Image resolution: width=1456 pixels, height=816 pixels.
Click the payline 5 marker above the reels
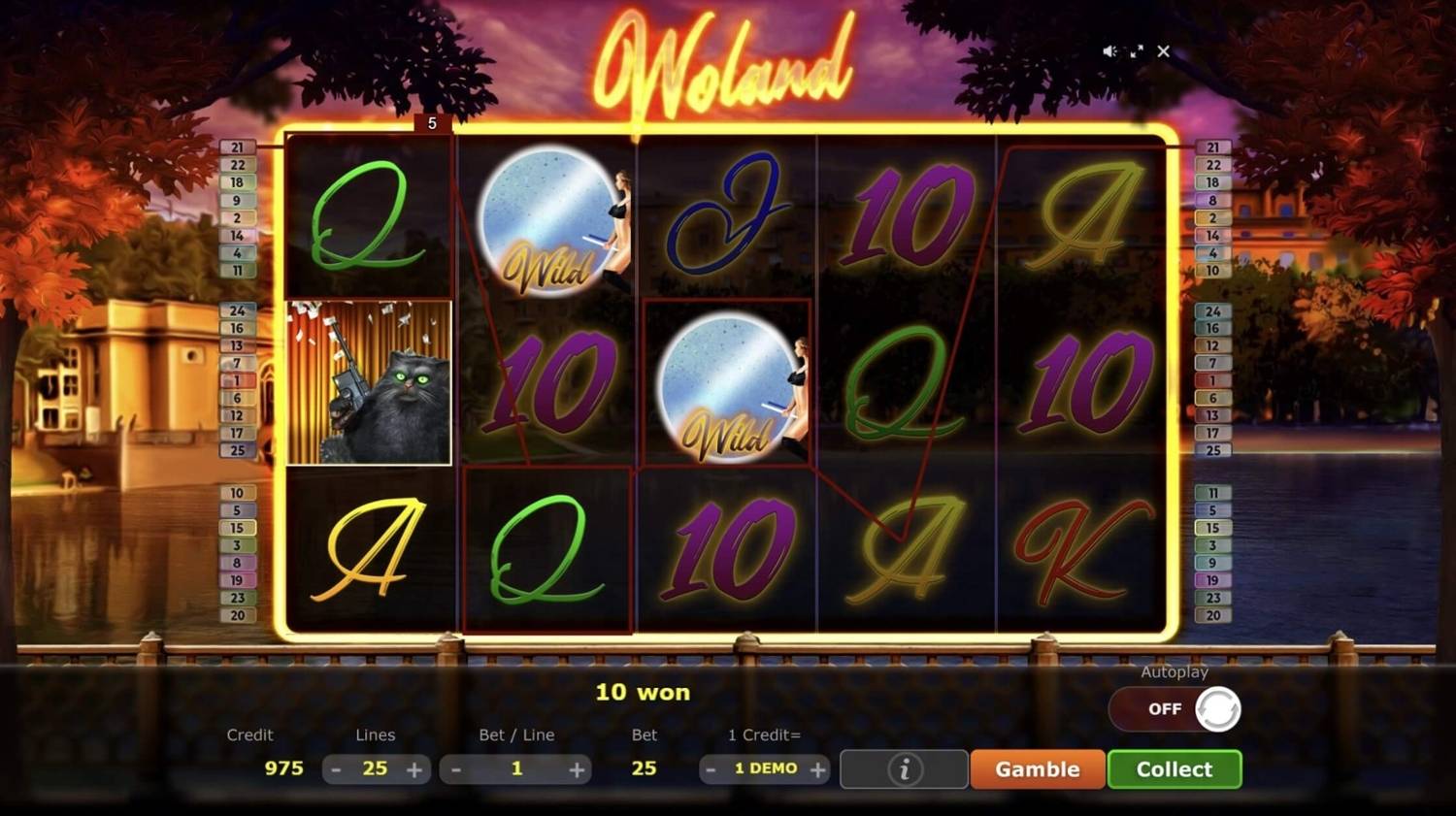(x=430, y=122)
